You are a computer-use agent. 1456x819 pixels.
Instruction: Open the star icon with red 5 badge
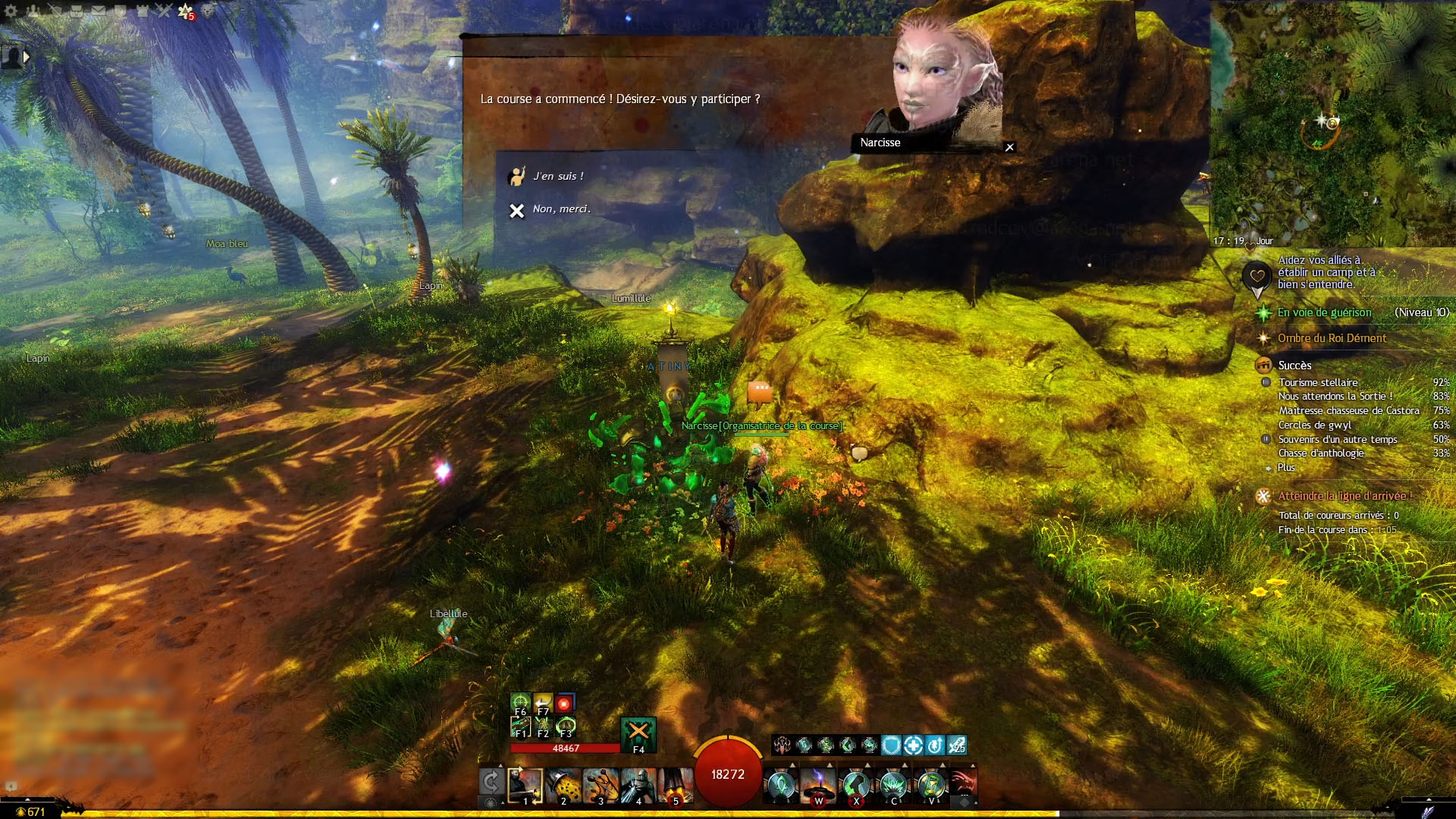click(x=186, y=11)
